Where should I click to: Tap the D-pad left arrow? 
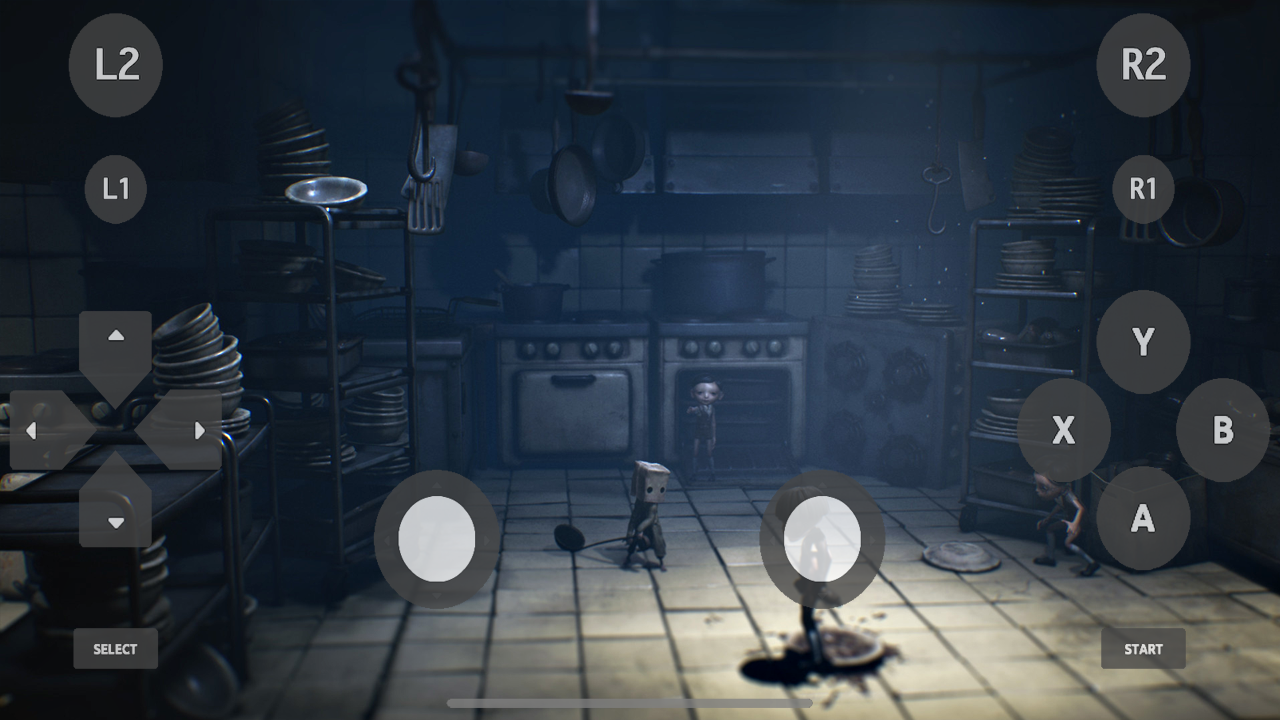33,431
